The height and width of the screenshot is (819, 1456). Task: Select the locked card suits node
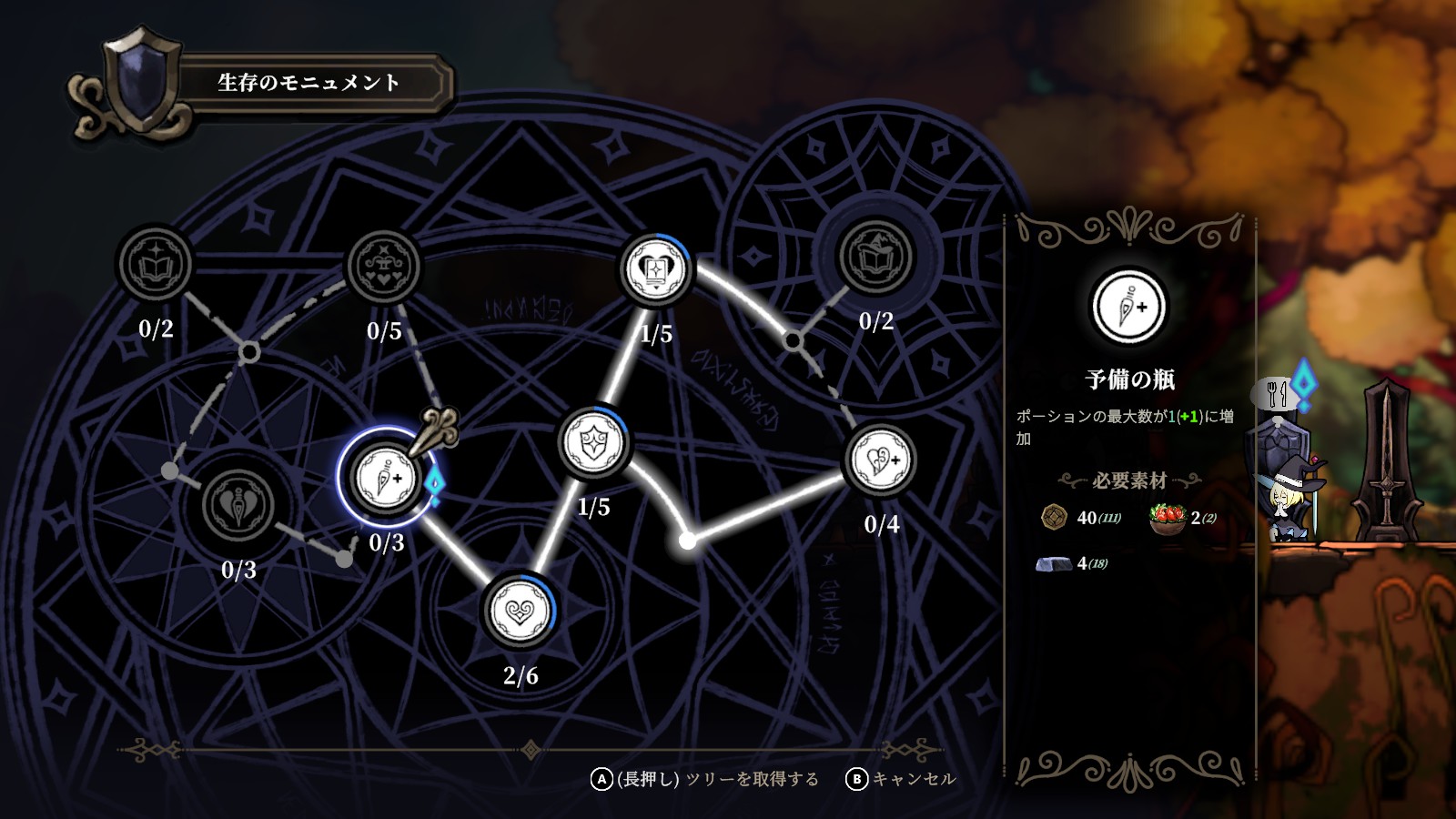click(x=384, y=266)
